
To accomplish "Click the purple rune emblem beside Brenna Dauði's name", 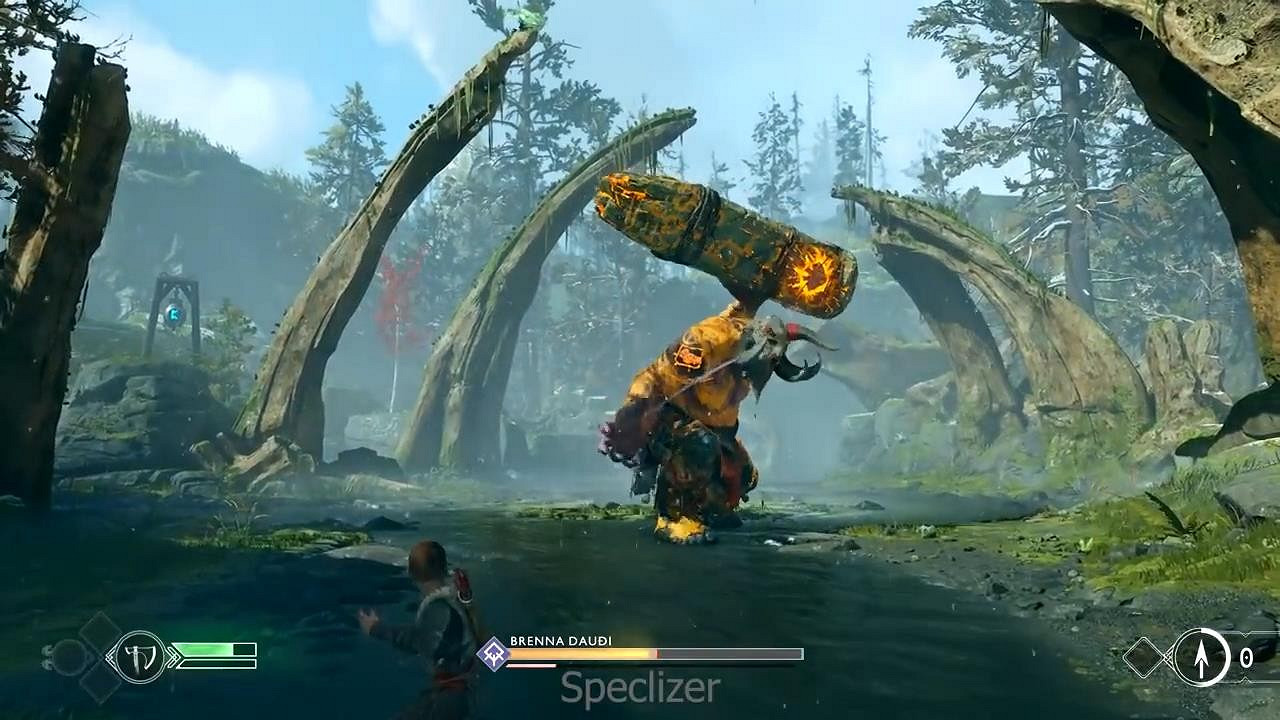I will click(492, 654).
